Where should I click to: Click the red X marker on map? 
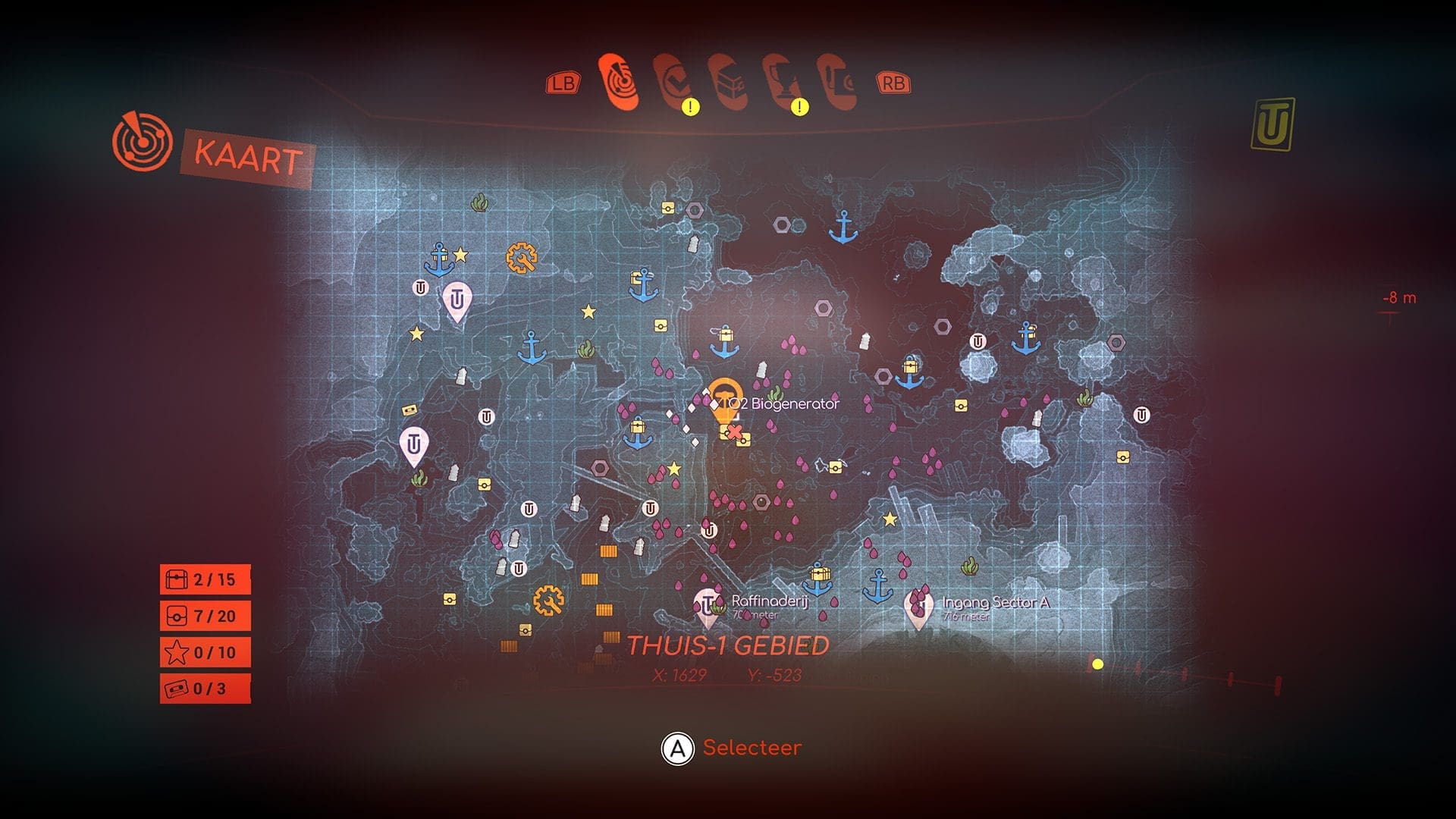734,432
